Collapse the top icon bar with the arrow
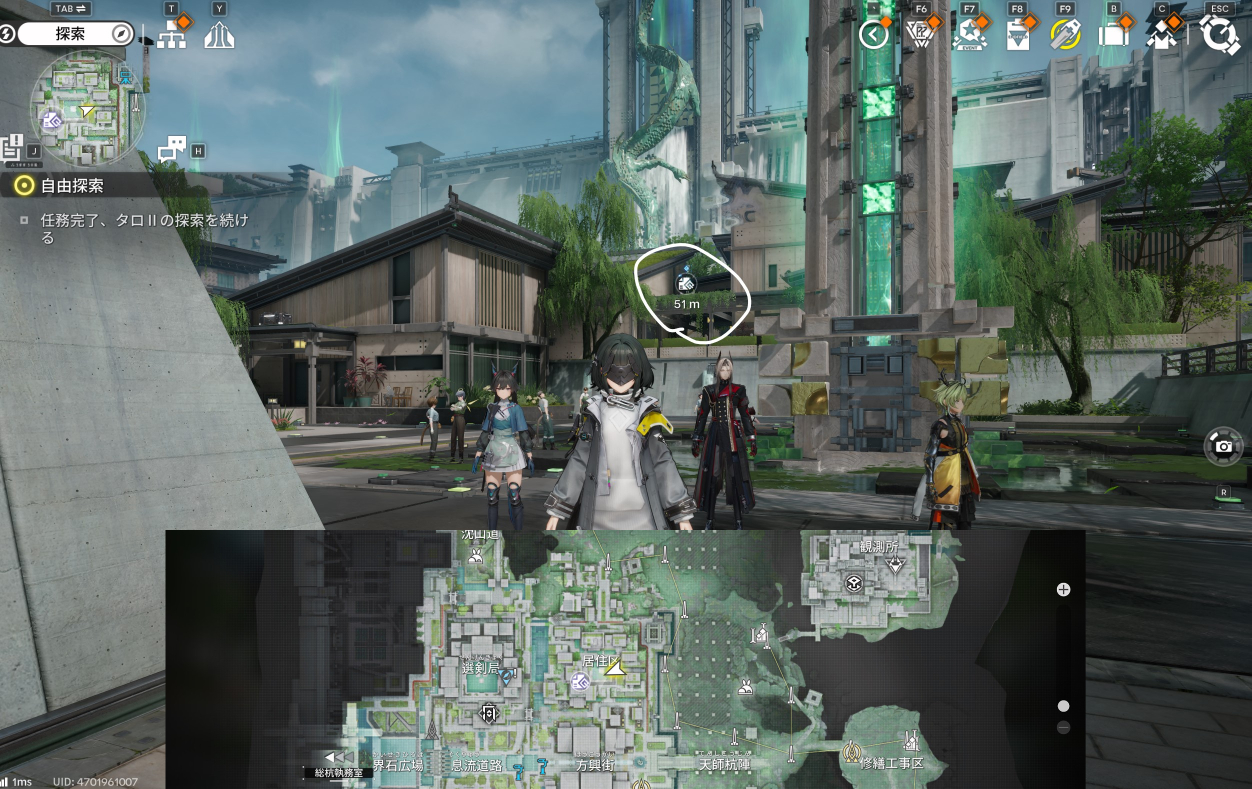Viewport: 1252px width, 789px height. tap(874, 35)
